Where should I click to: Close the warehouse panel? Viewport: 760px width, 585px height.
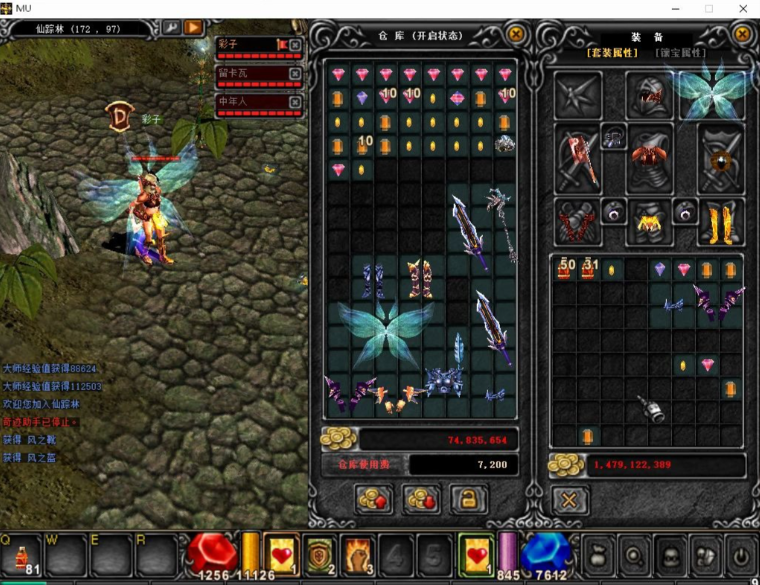(516, 34)
